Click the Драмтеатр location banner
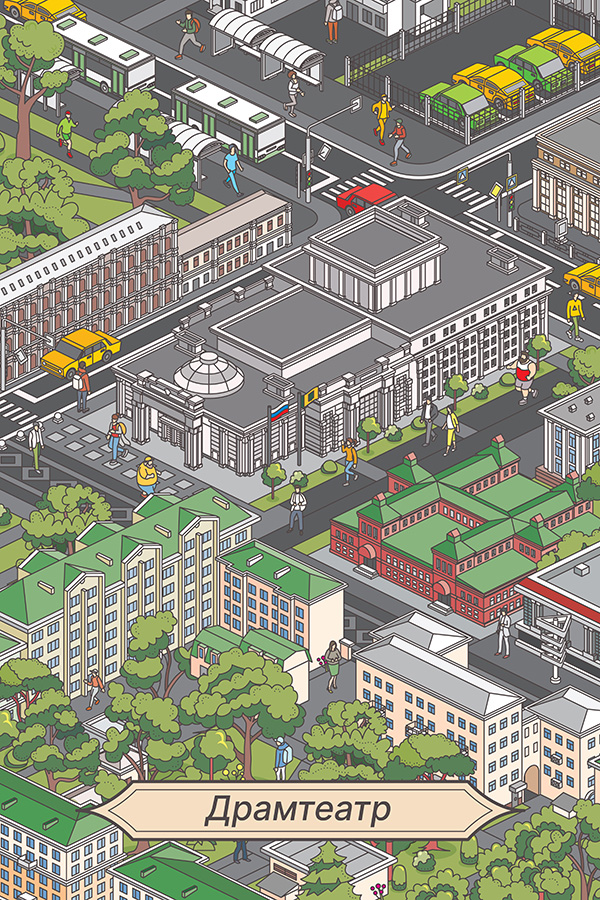Screen dimensions: 600x900 click(x=299, y=810)
